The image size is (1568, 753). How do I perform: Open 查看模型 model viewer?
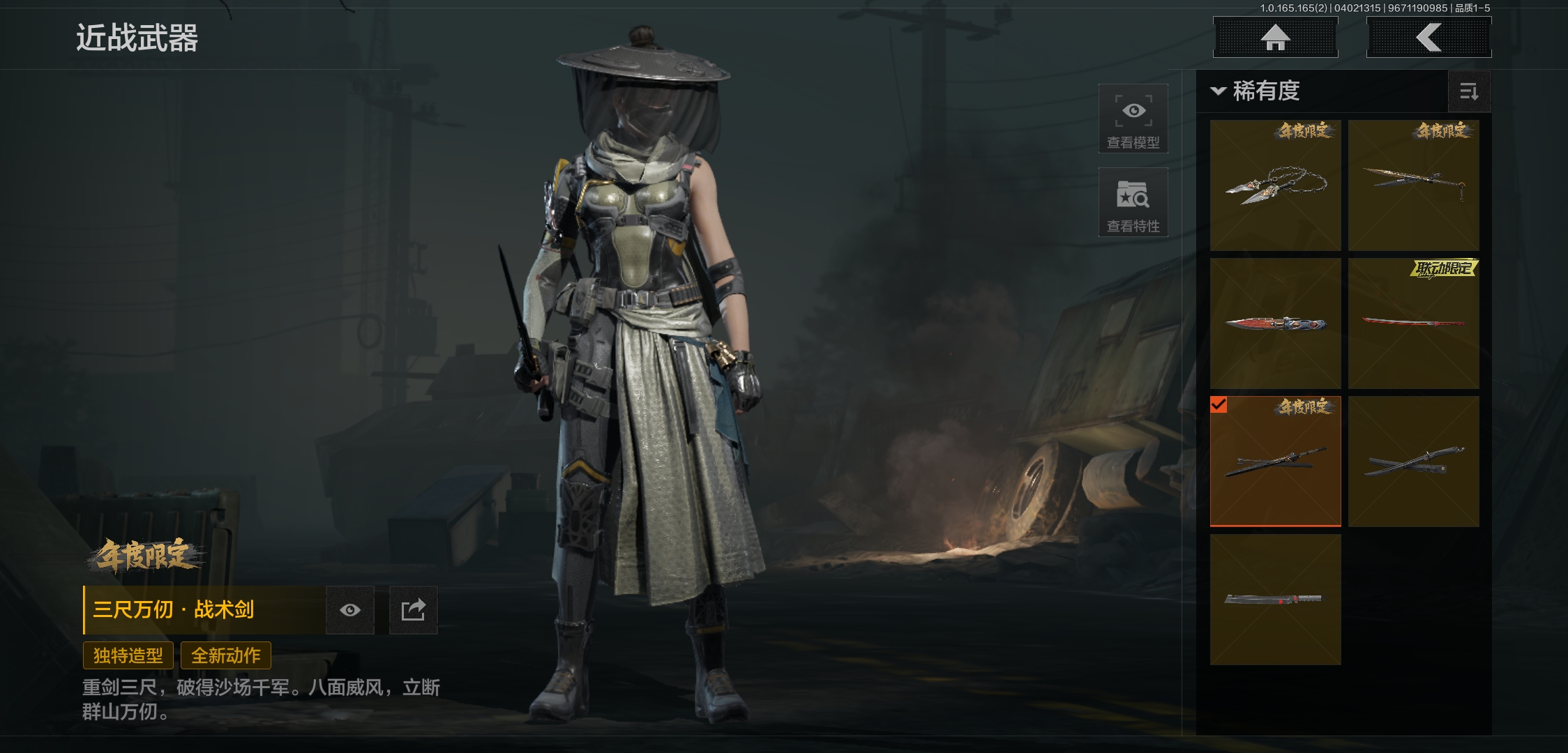tap(1133, 119)
